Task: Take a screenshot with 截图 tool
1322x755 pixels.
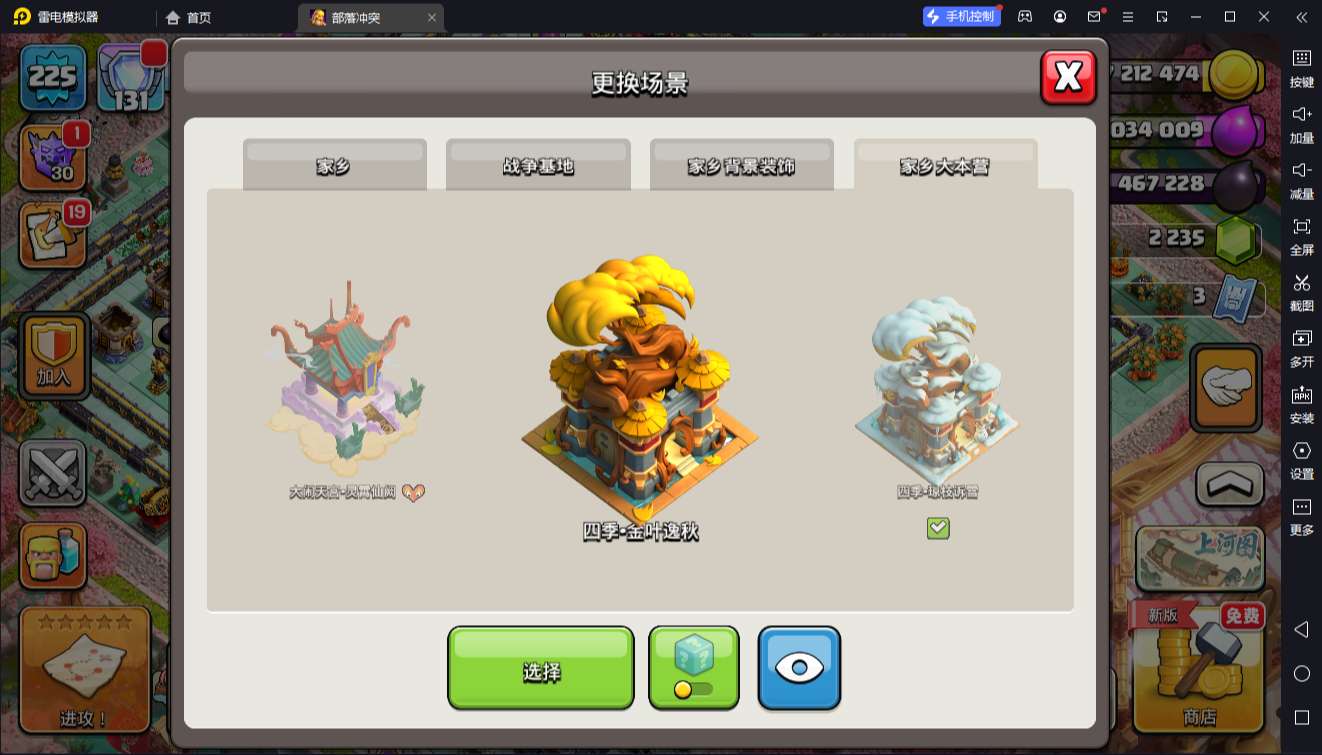Action: coord(1301,291)
